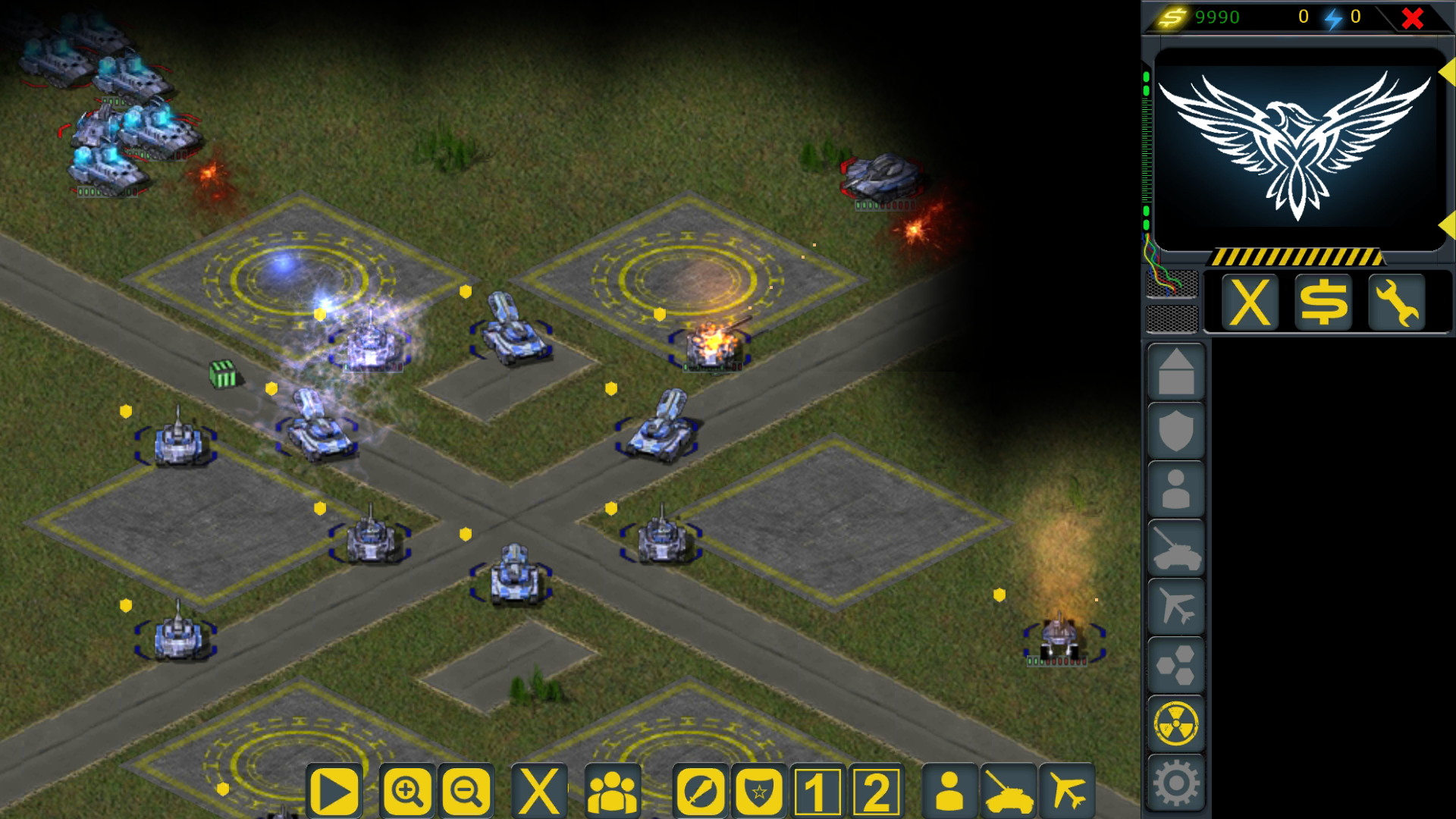1456x819 pixels.
Task: Enable guard mode with the shield-star icon
Action: (x=761, y=792)
